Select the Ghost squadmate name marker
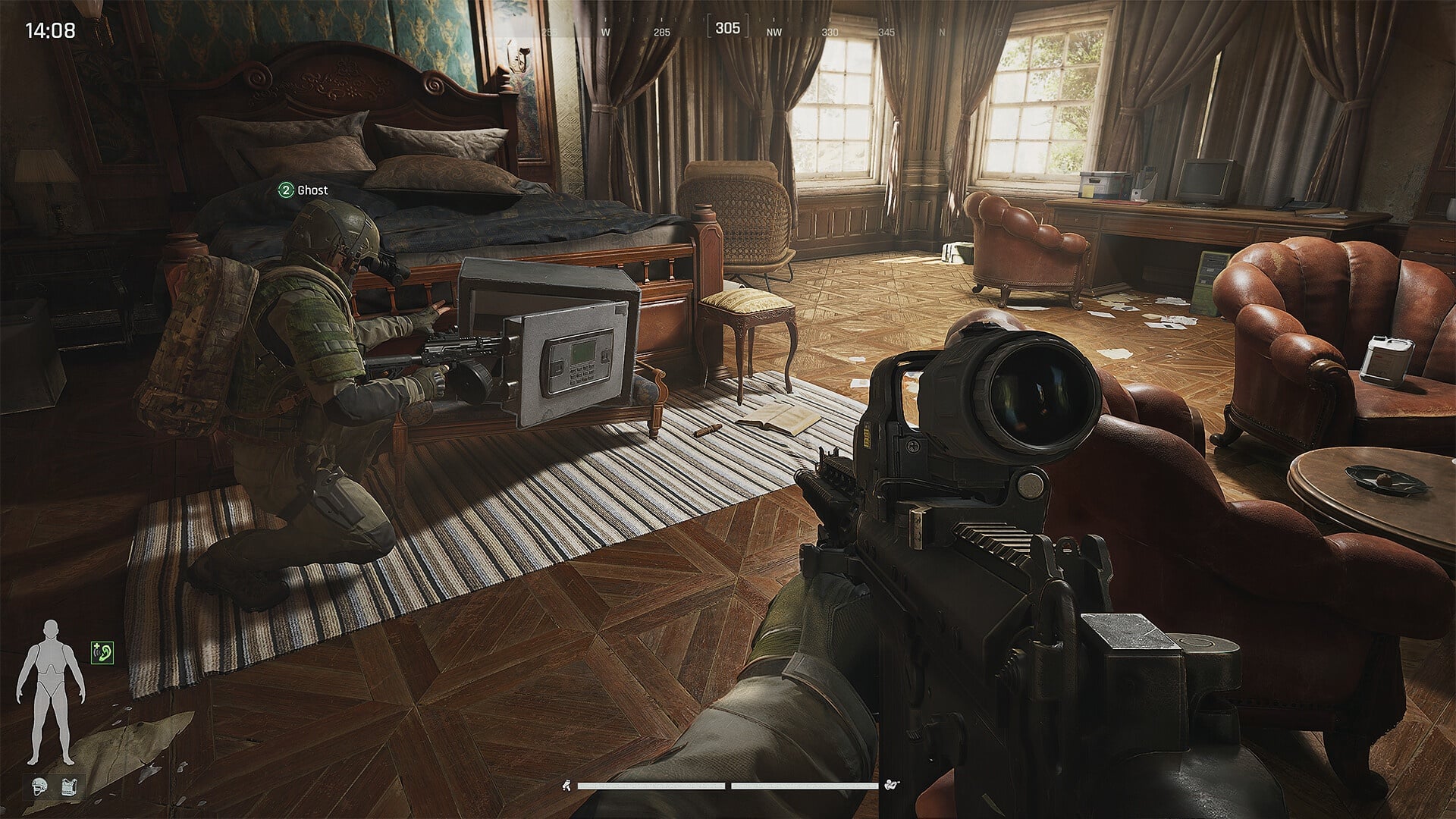The width and height of the screenshot is (1456, 819). 303,190
